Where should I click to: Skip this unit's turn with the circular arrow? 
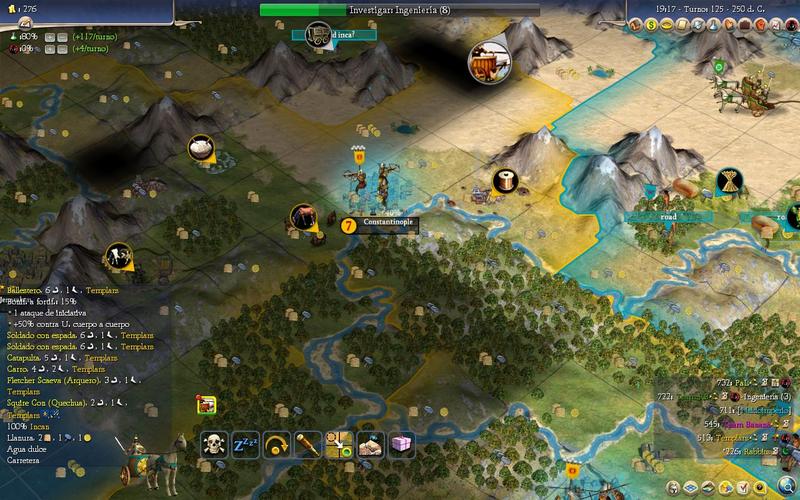coord(276,445)
